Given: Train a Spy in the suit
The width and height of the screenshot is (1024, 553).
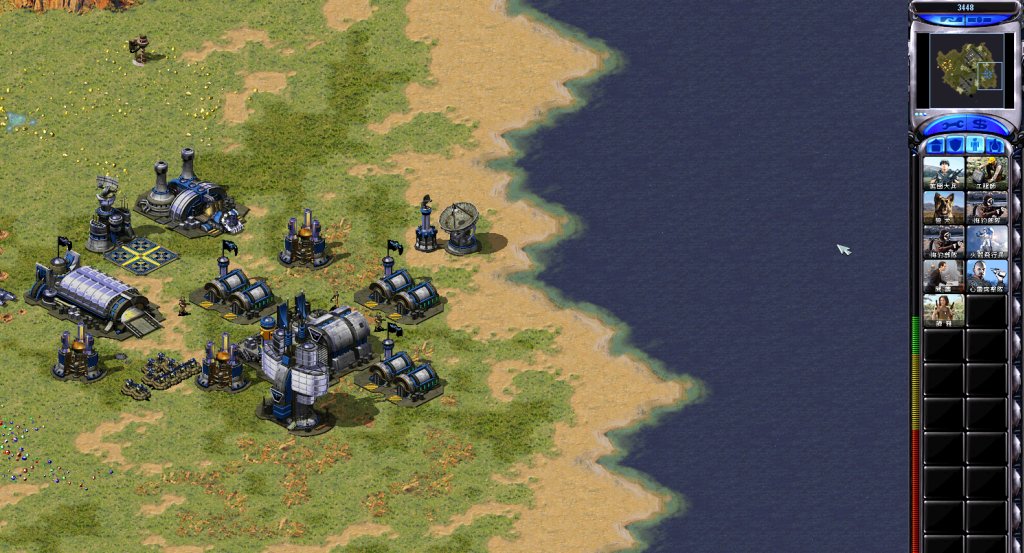Looking at the screenshot, I should 943,276.
